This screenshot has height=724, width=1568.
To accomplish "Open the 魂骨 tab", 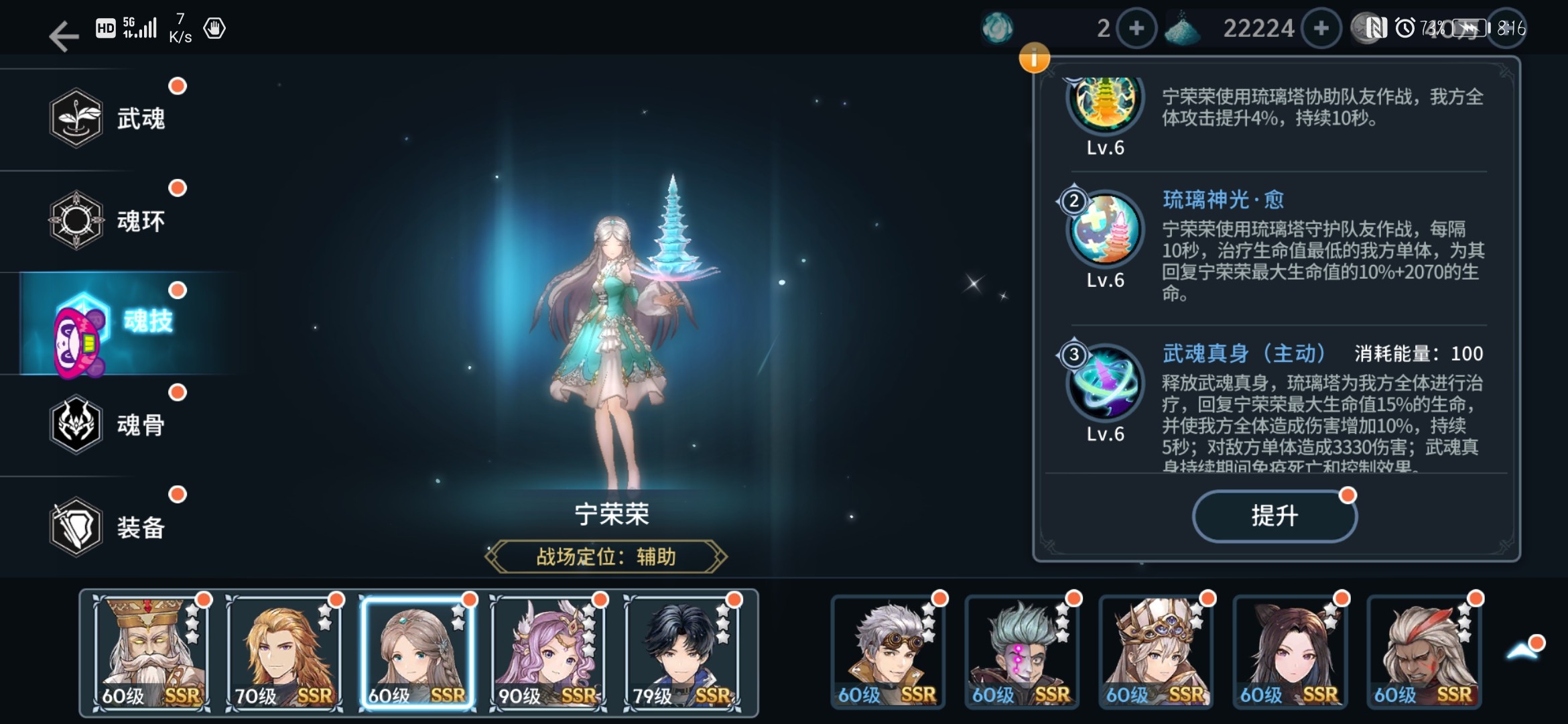I will click(107, 424).
